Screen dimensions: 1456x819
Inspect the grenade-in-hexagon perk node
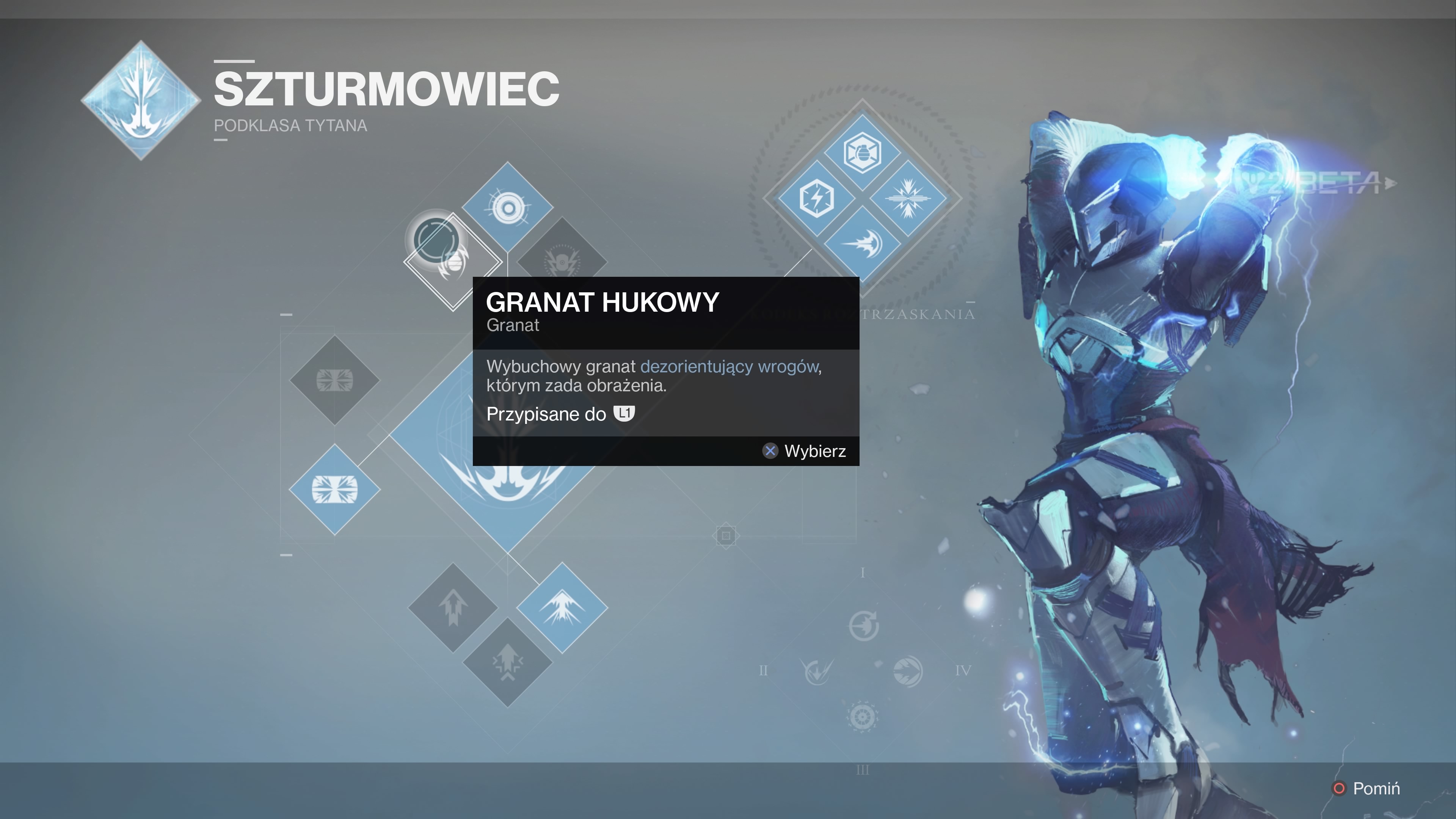click(862, 152)
